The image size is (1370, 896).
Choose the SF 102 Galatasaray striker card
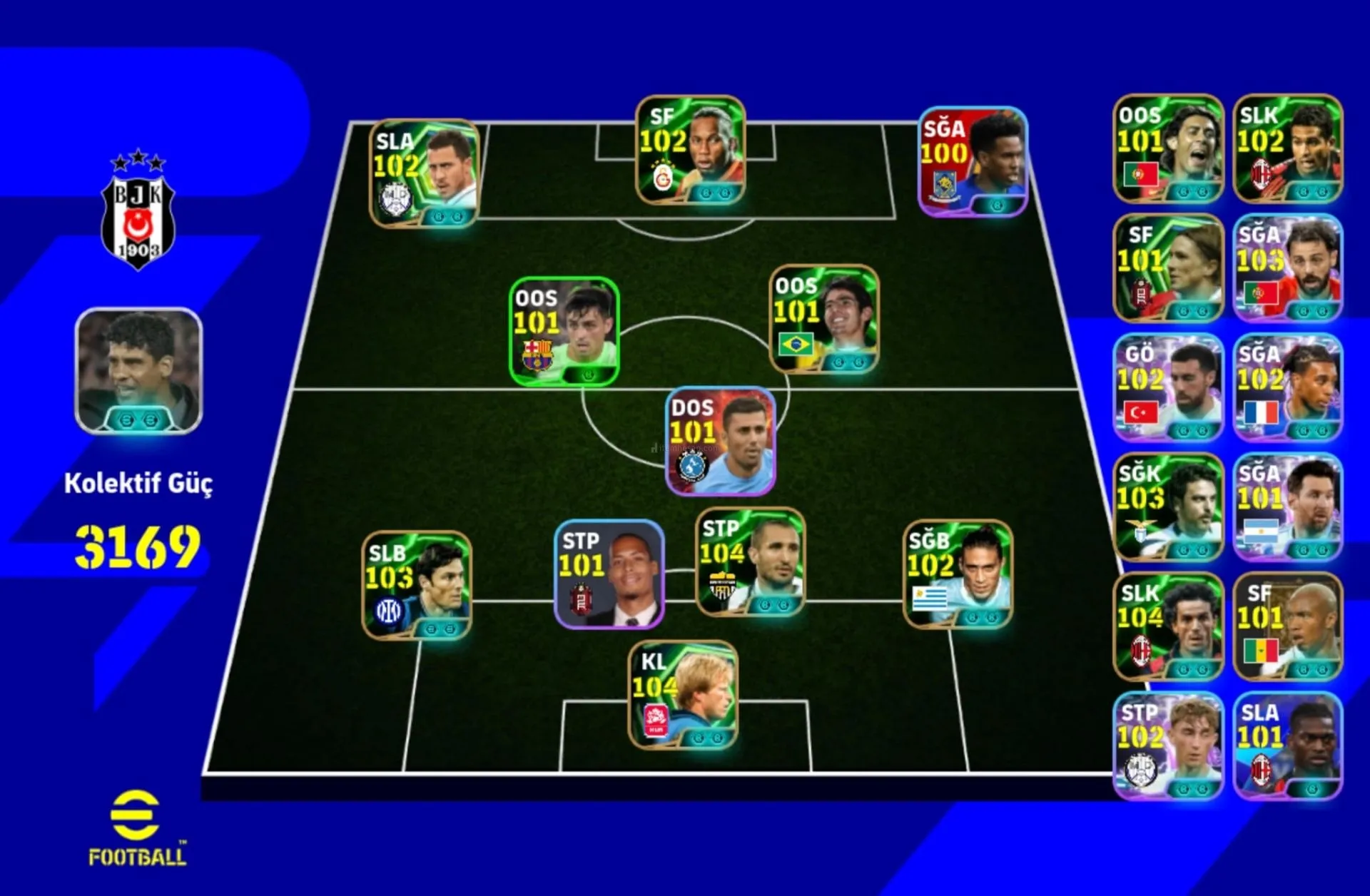pos(690,150)
